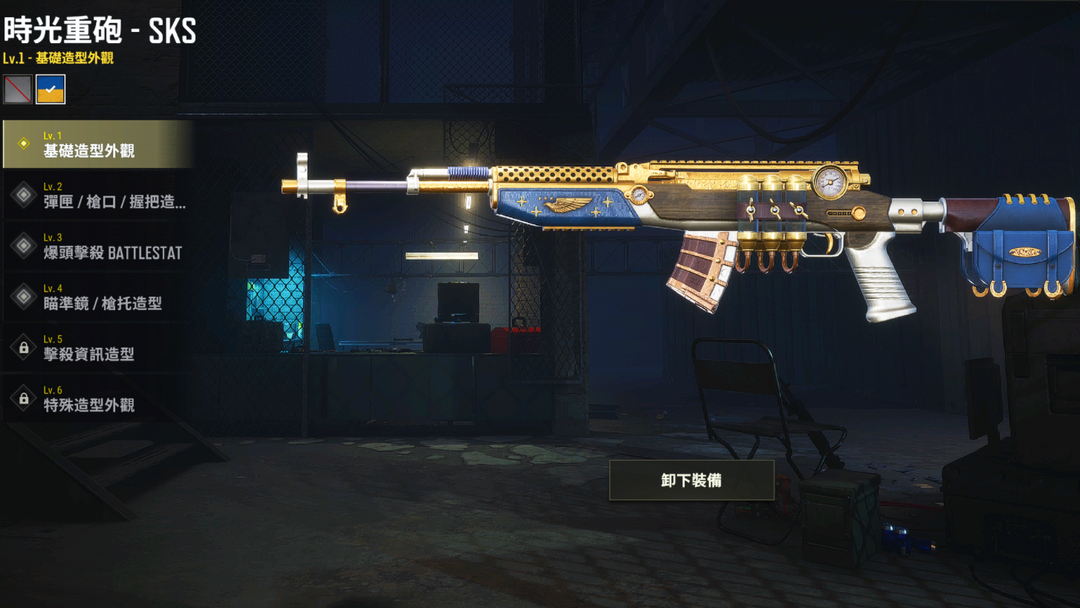The height and width of the screenshot is (608, 1080).
Task: Choose Lv.2 彈匣 / 槍口 / 握把 entry
Action: pyautogui.click(x=96, y=195)
